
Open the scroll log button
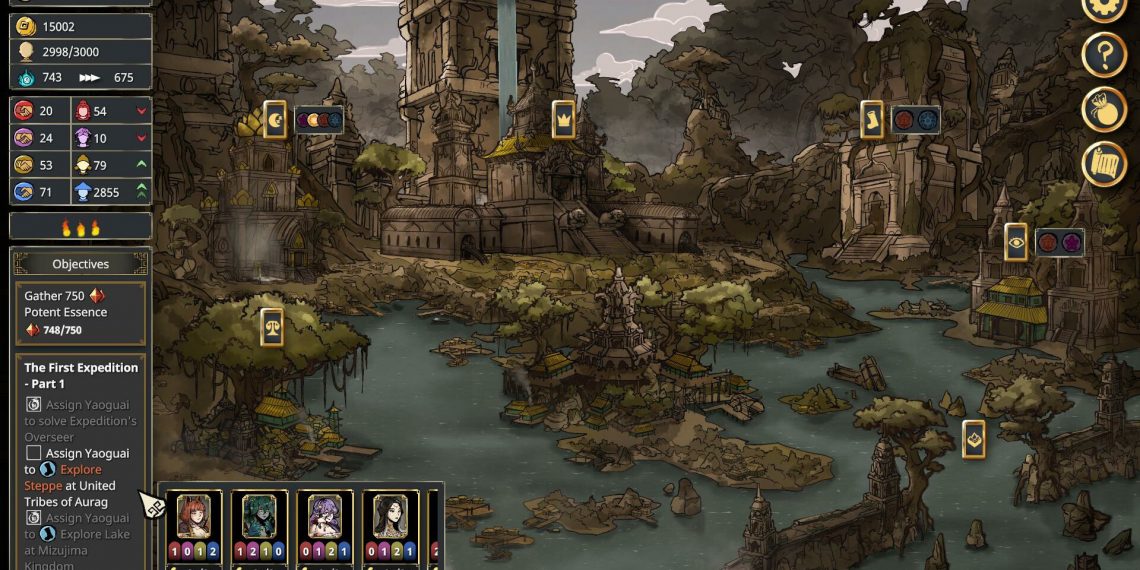click(1104, 163)
